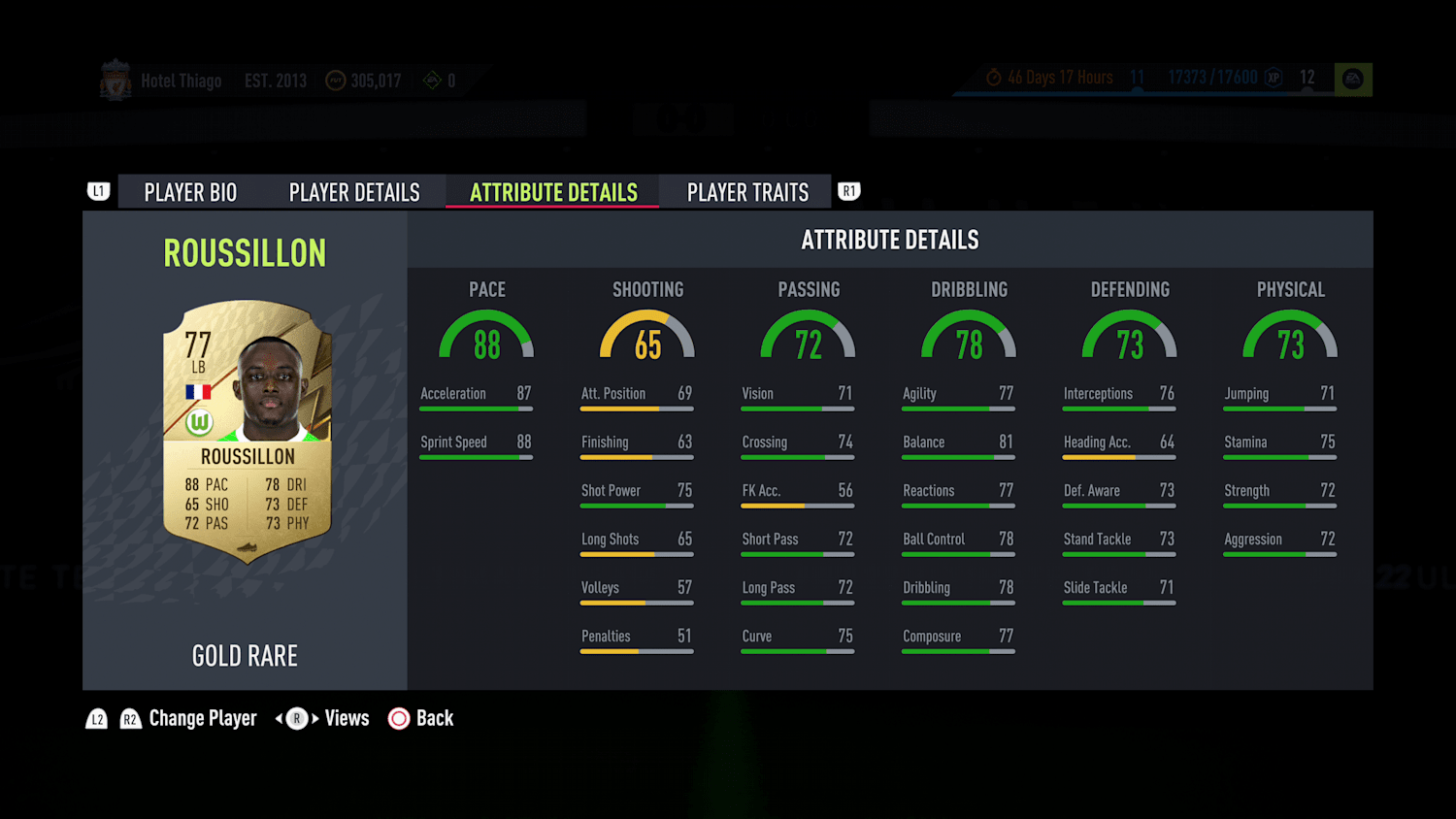Select the Attribute Details tab
The image size is (1456, 819).
(553, 192)
